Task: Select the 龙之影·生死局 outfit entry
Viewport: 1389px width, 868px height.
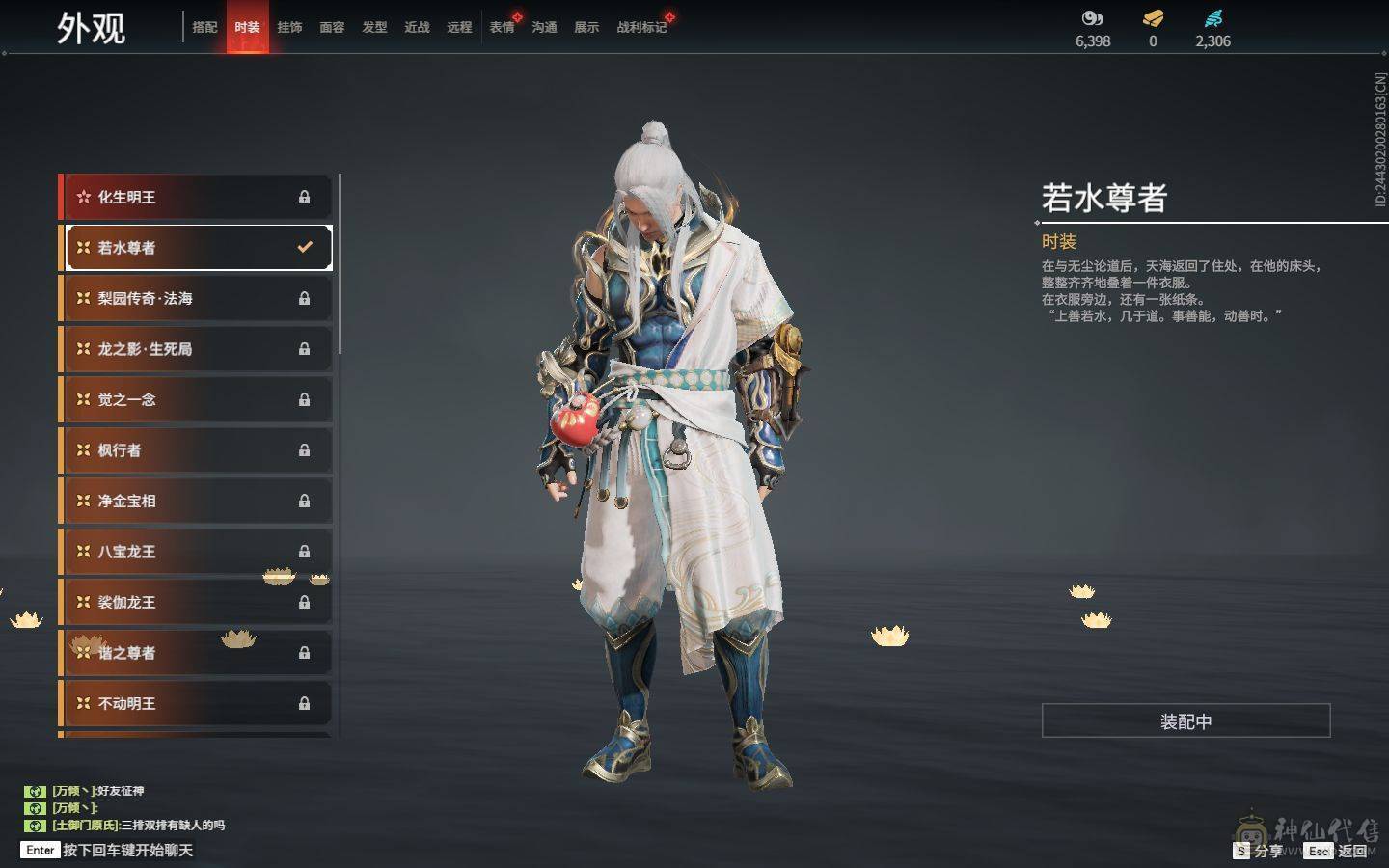Action: pos(193,348)
